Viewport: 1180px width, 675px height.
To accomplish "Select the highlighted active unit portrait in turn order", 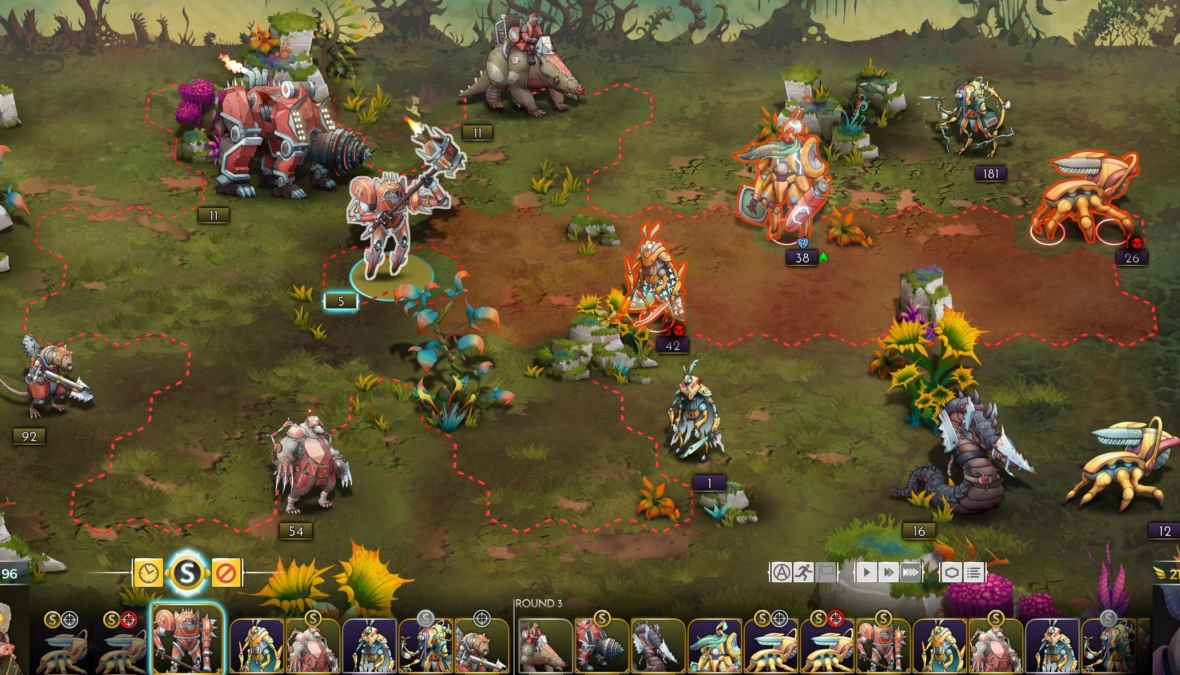I will pyautogui.click(x=187, y=641).
